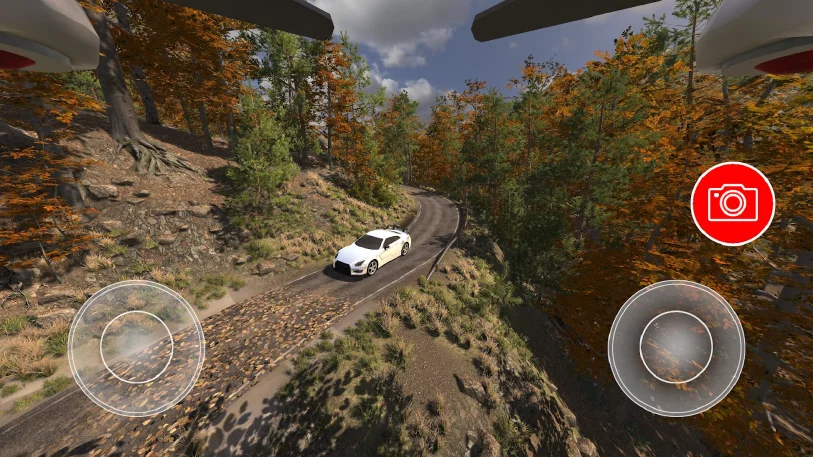Image resolution: width=813 pixels, height=457 pixels.
Task: Click the left virtual joystick thumb
Action: pos(137,347)
